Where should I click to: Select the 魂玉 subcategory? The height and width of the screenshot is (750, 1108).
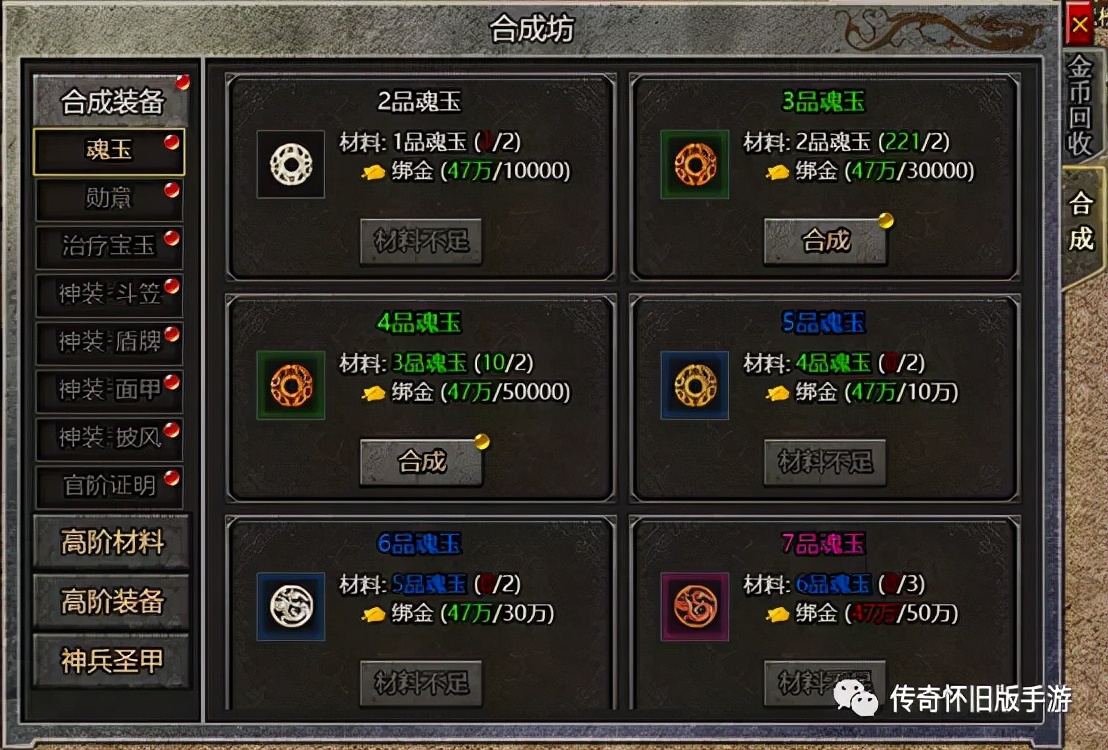(109, 151)
